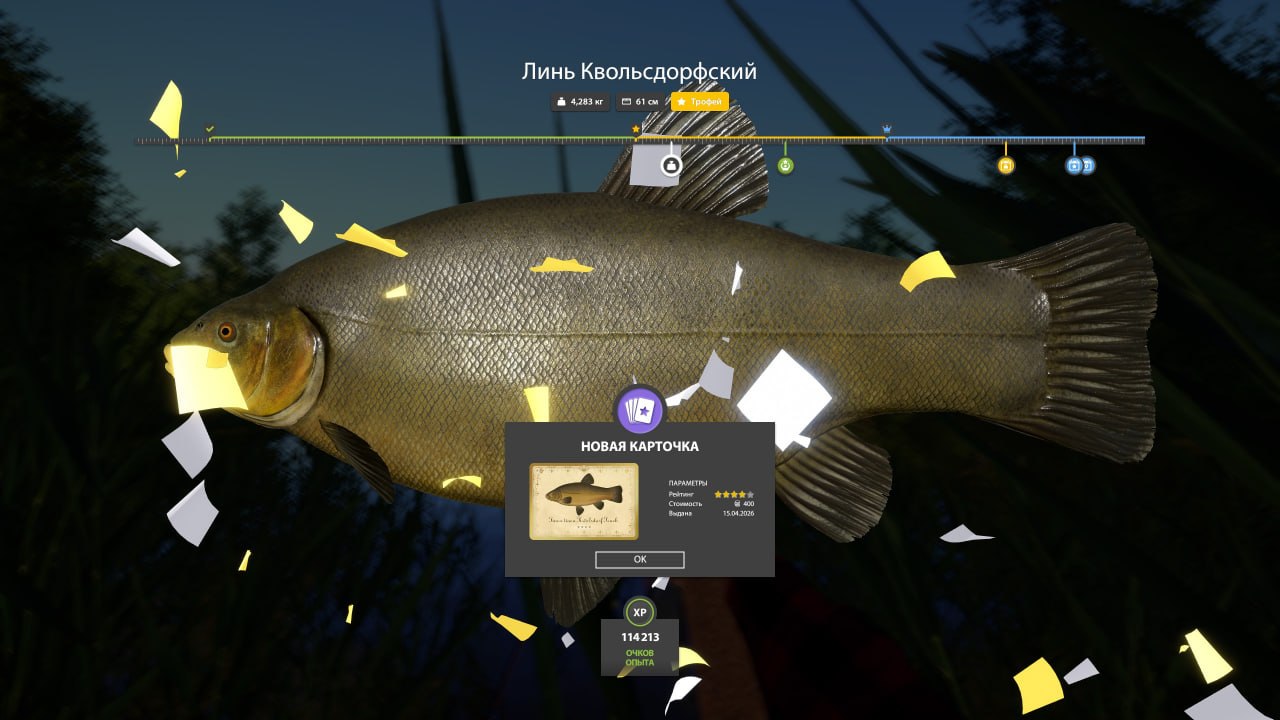Click the Трофей badge under the fish name

[699, 101]
